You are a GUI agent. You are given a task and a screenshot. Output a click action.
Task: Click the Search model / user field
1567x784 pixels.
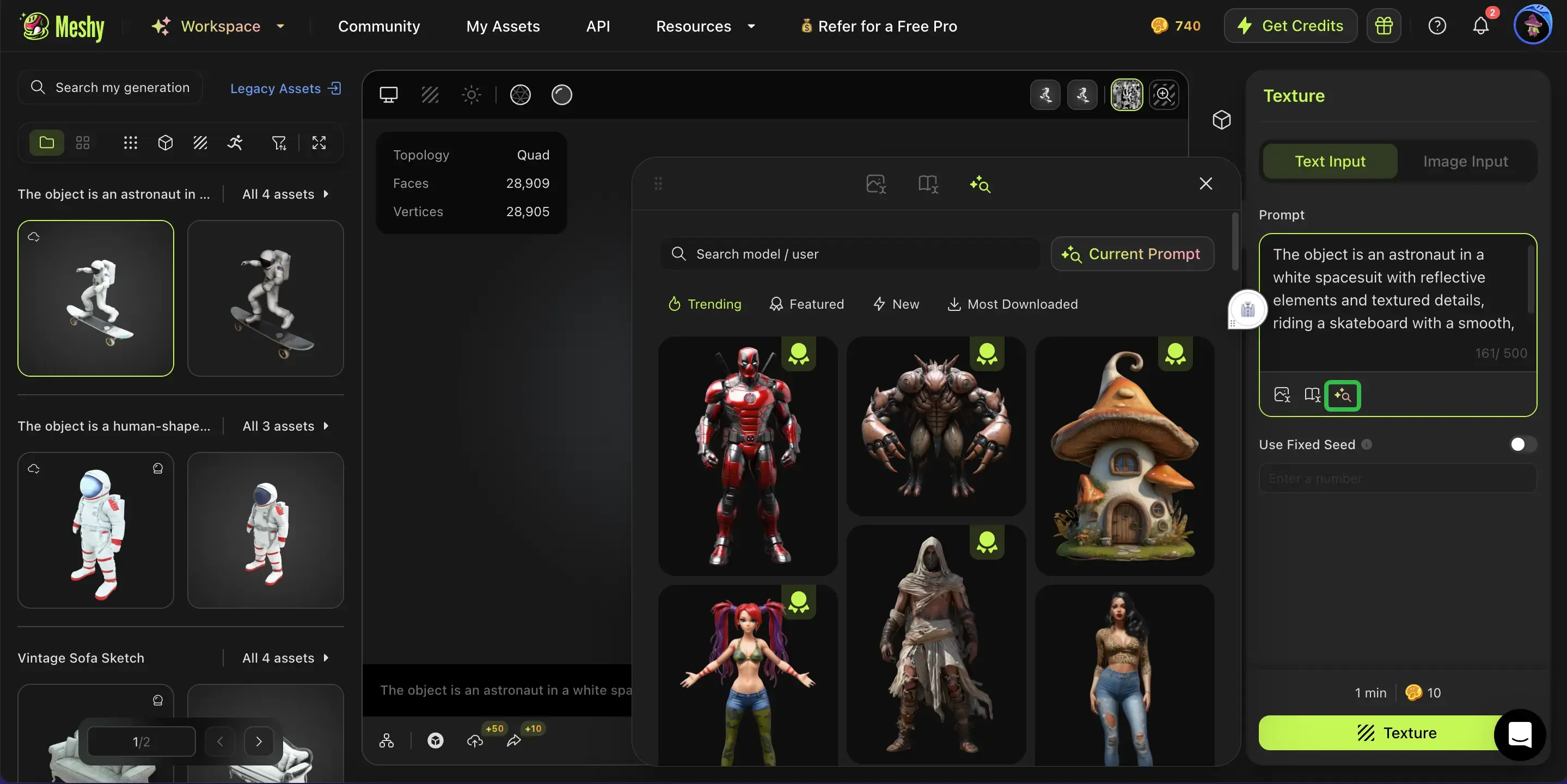(x=852, y=254)
